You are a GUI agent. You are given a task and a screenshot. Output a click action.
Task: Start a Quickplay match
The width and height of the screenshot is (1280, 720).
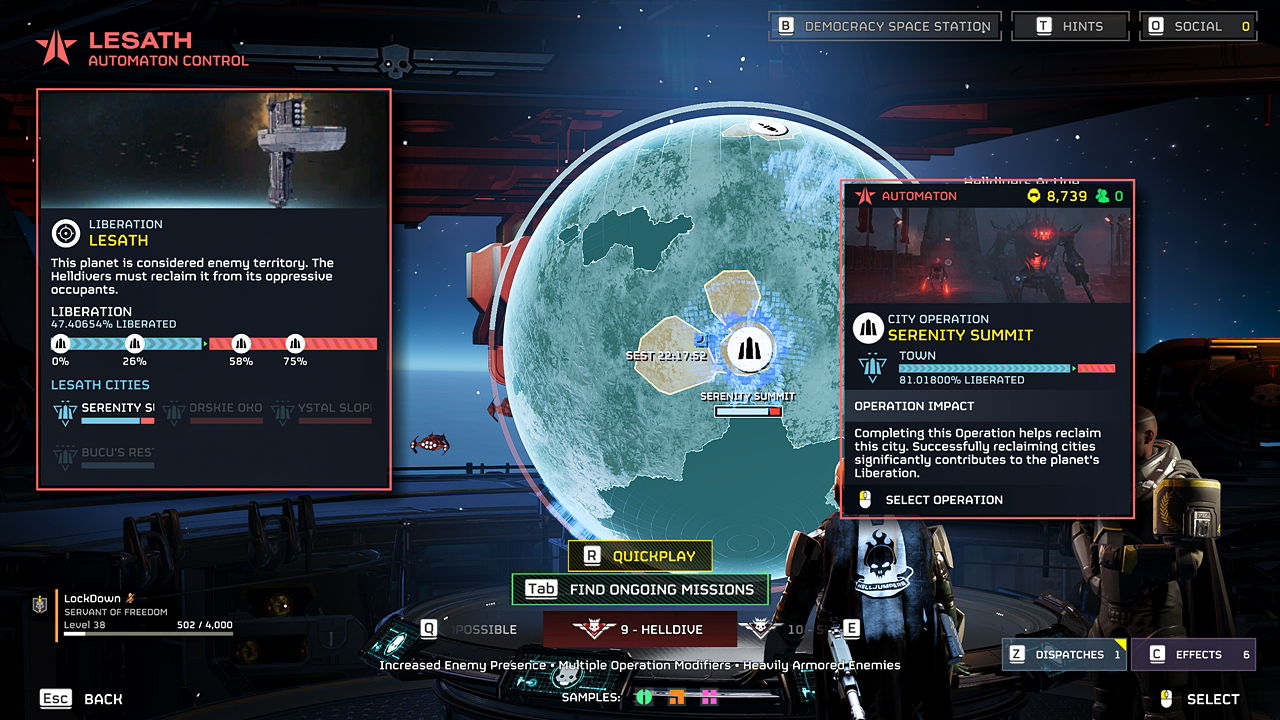(x=640, y=556)
